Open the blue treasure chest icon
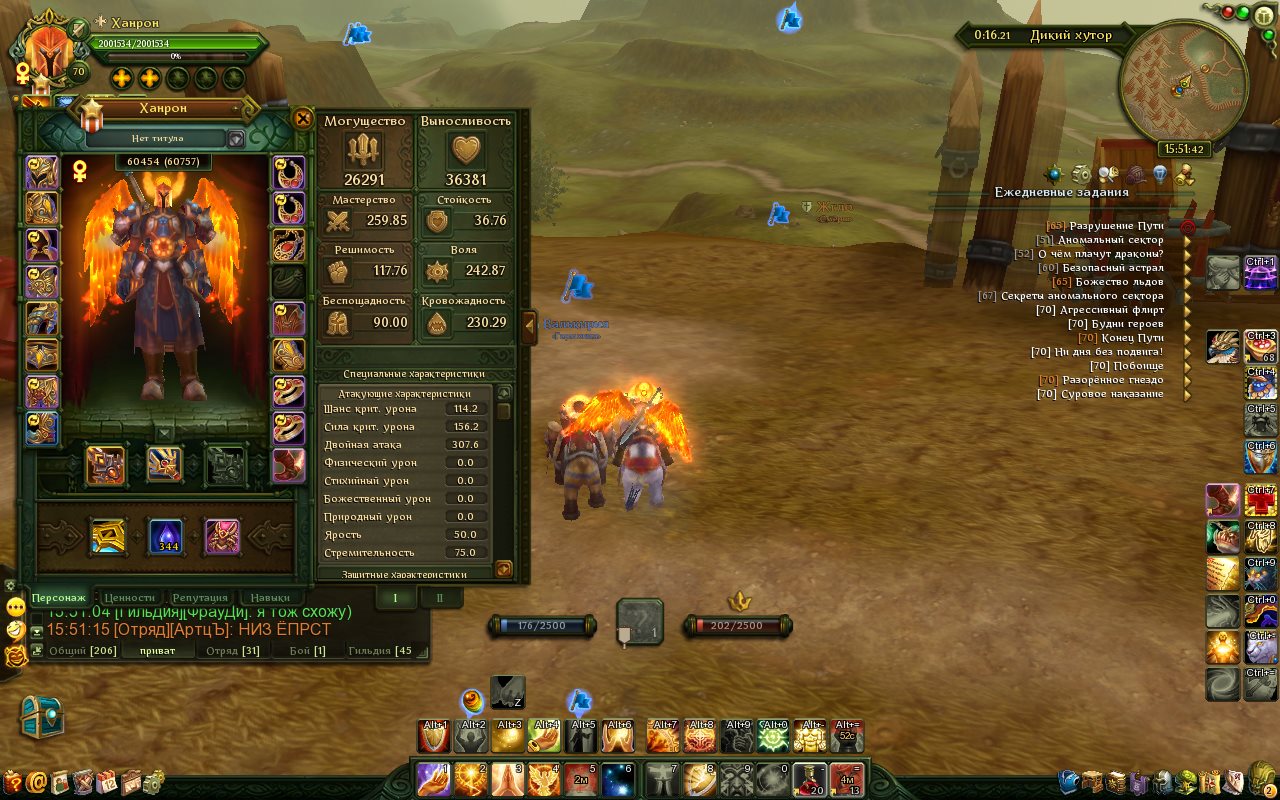 coord(42,716)
